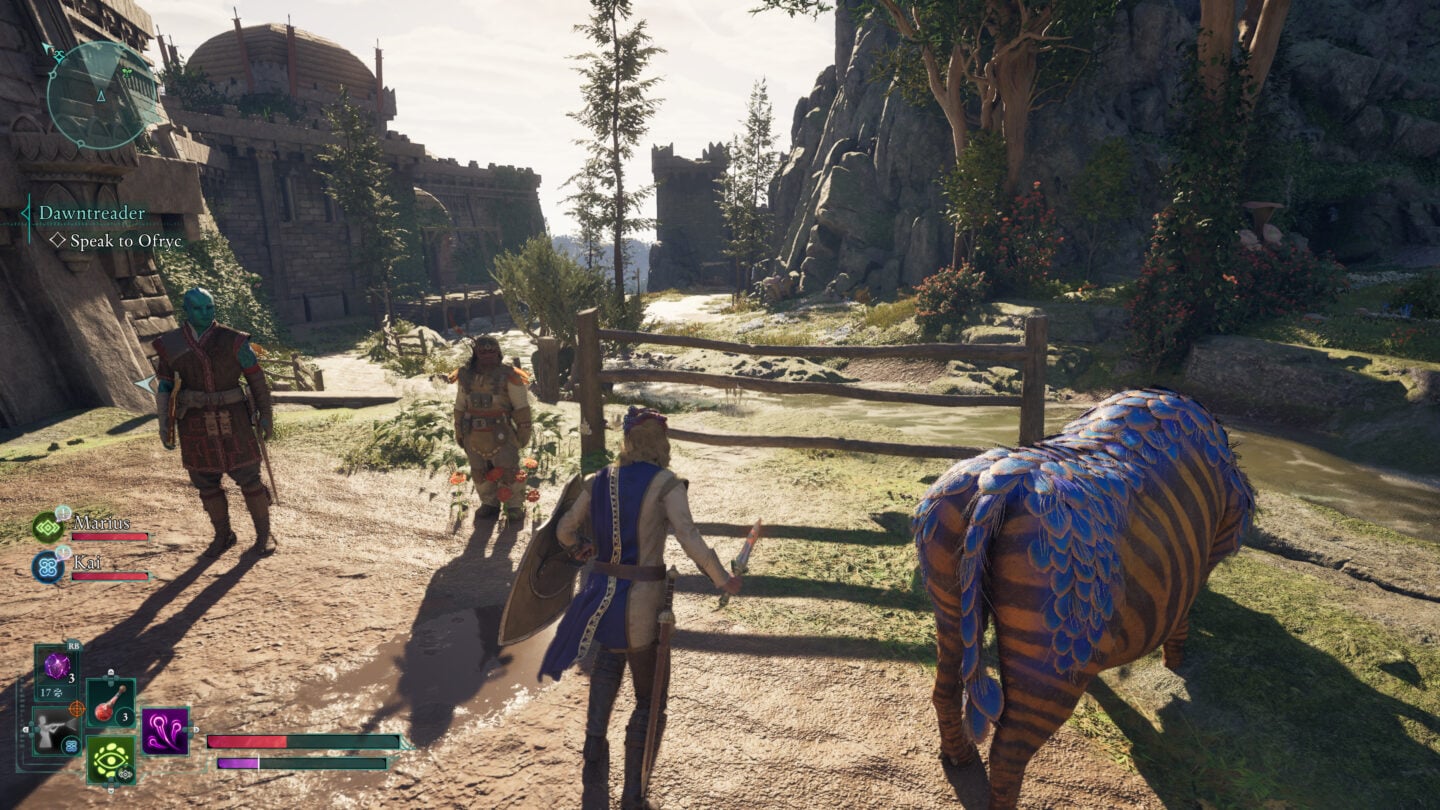This screenshot has width=1440, height=810.
Task: Select companion Kai's blue portrait icon
Action: click(47, 567)
